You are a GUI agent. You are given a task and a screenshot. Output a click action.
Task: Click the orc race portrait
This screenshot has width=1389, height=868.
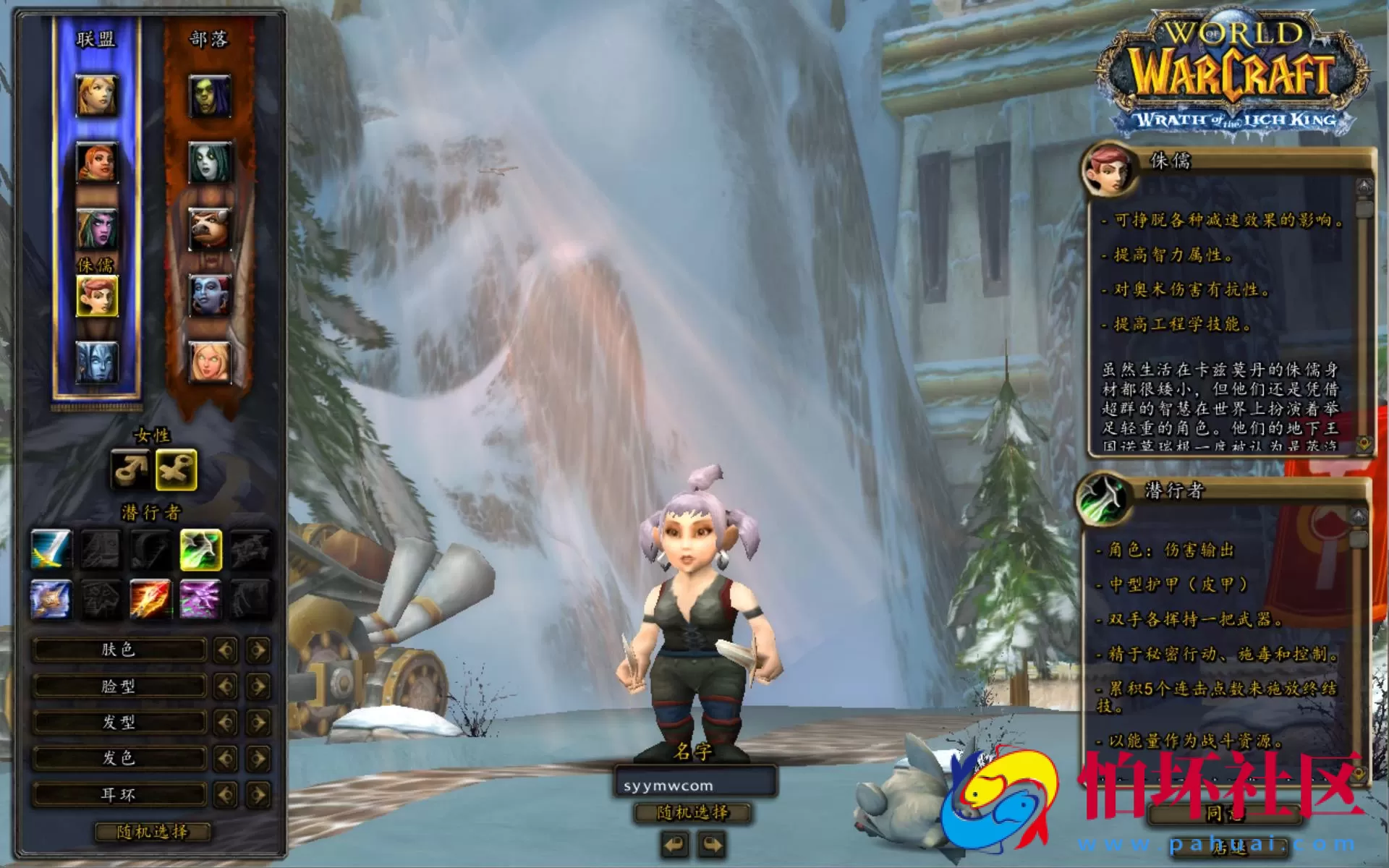point(210,94)
